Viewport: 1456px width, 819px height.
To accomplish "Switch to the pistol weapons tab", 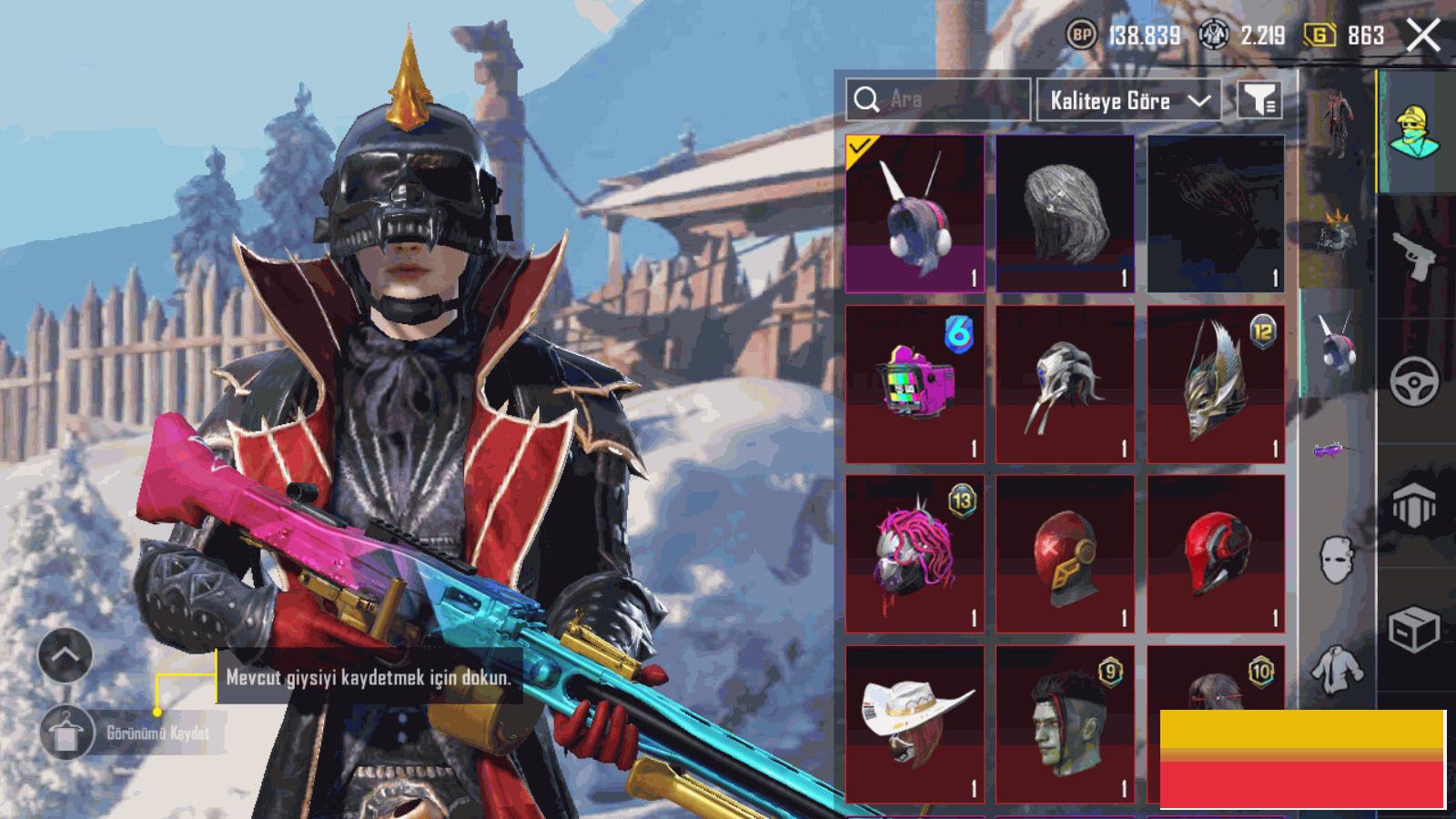I will (x=1415, y=258).
